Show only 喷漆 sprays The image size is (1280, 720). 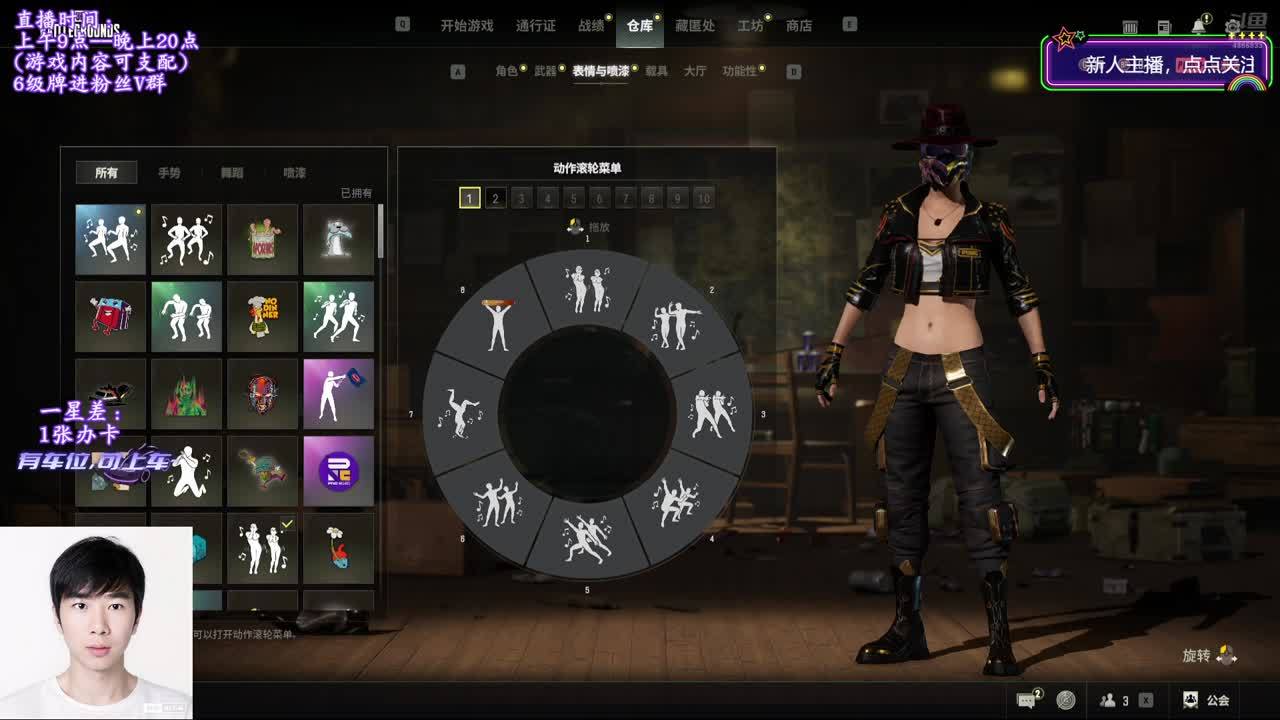click(x=294, y=173)
